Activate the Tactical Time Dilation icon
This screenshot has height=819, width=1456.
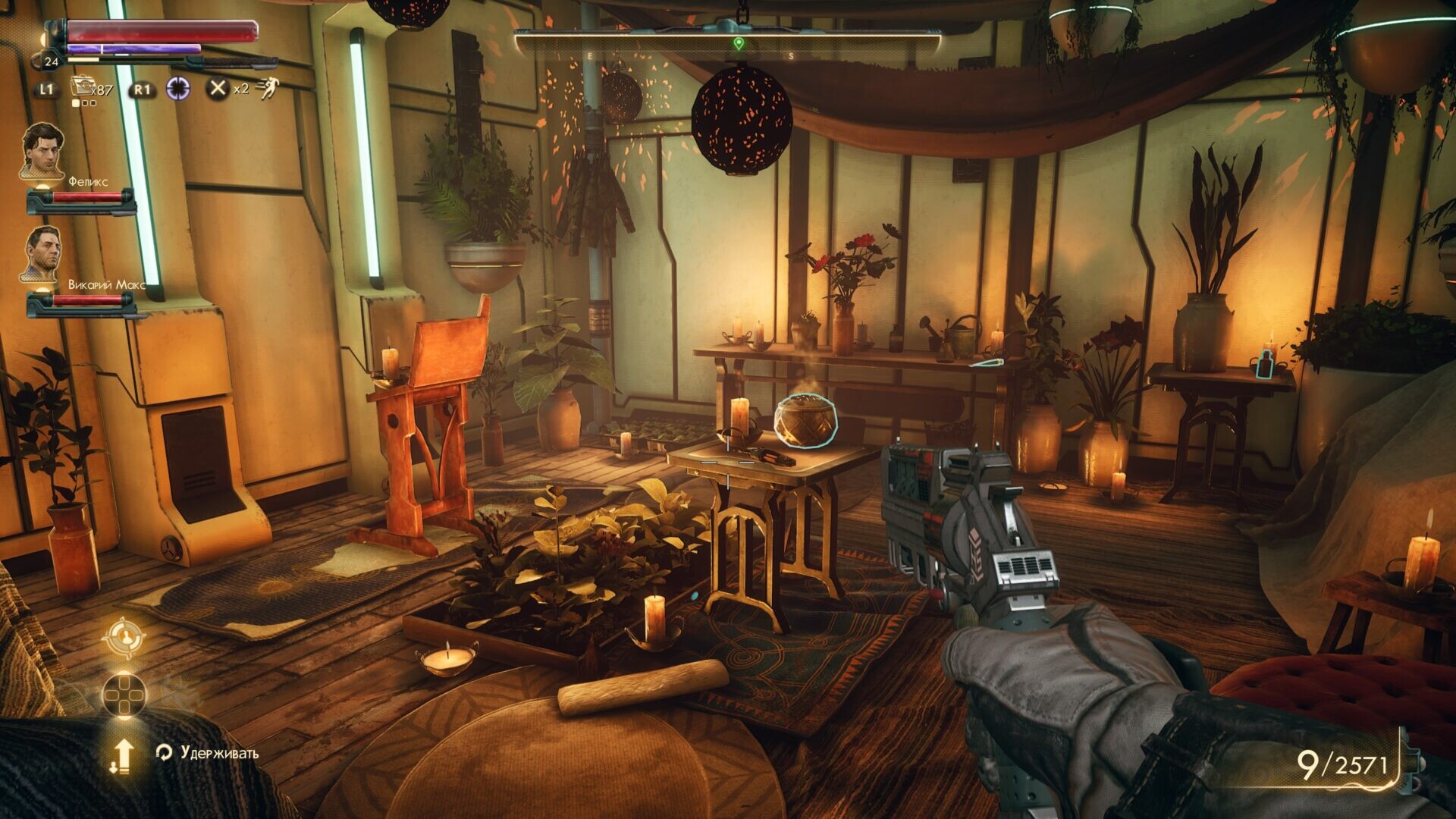[178, 89]
